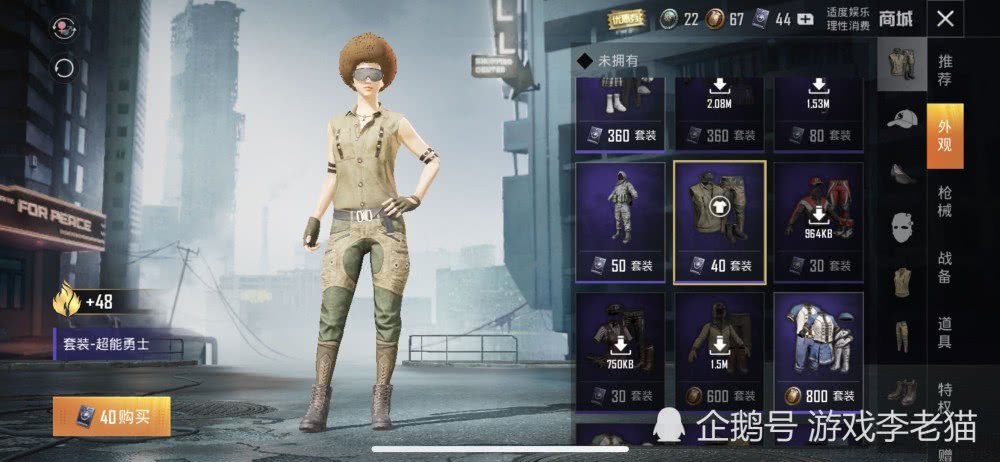This screenshot has height=462, width=1000.
Task: Open the 道具 items tab
Action: (x=945, y=331)
